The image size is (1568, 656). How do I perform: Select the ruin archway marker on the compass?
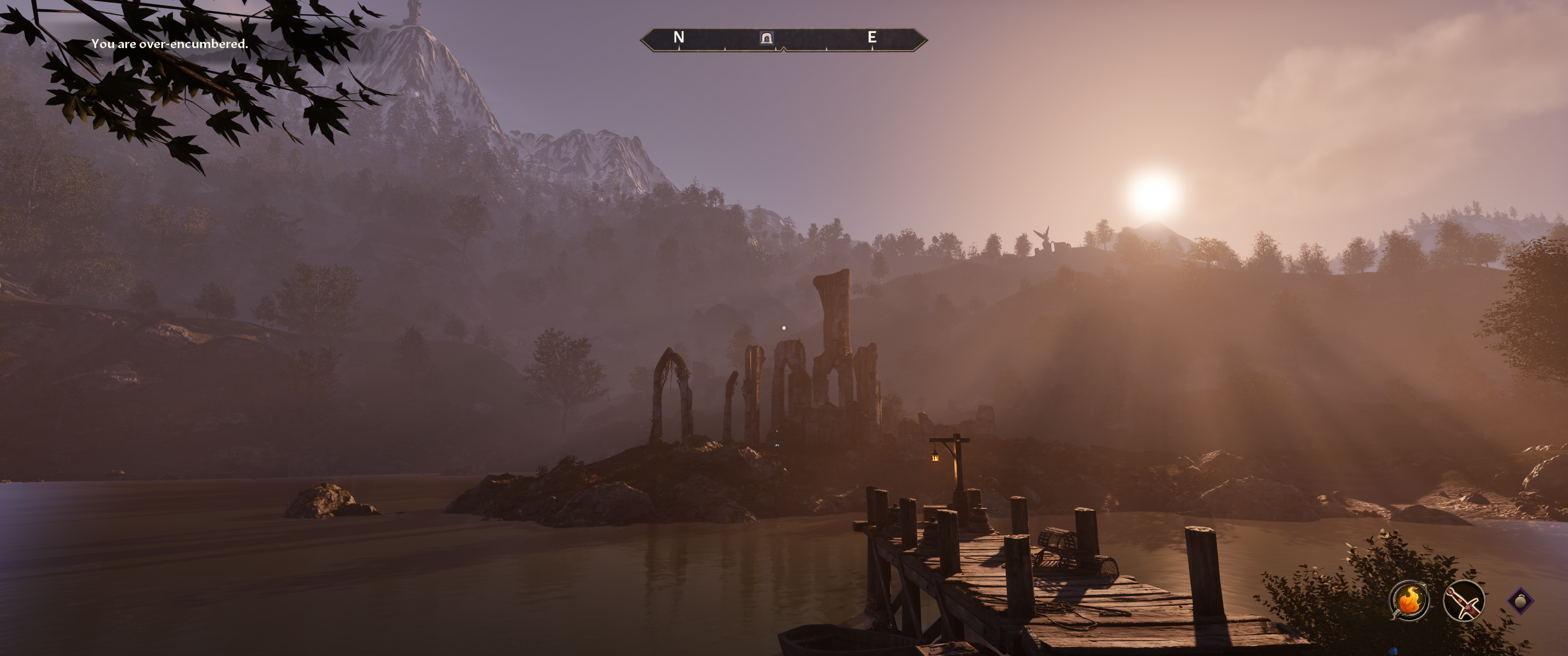[x=766, y=38]
